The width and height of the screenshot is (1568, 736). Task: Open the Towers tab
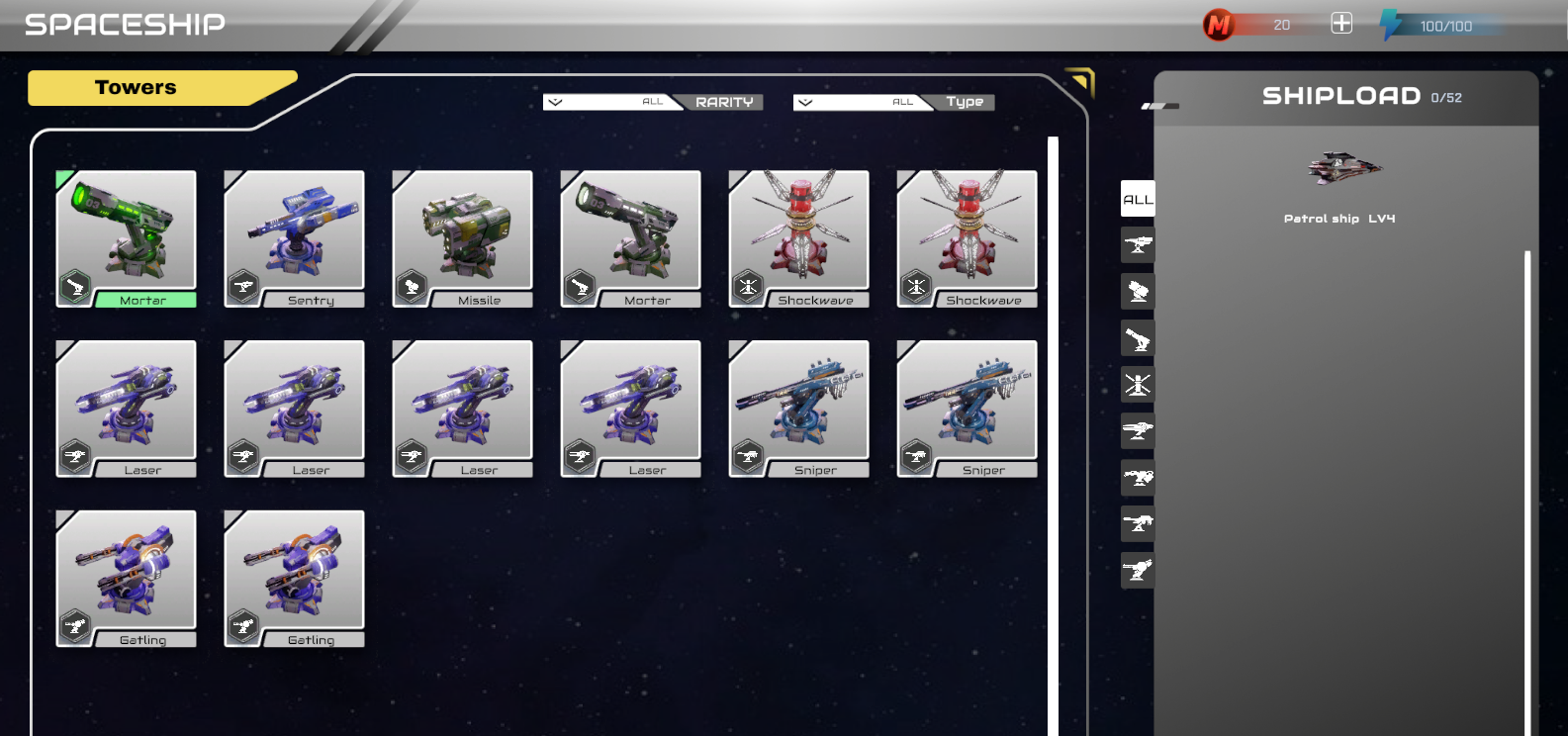pyautogui.click(x=137, y=87)
